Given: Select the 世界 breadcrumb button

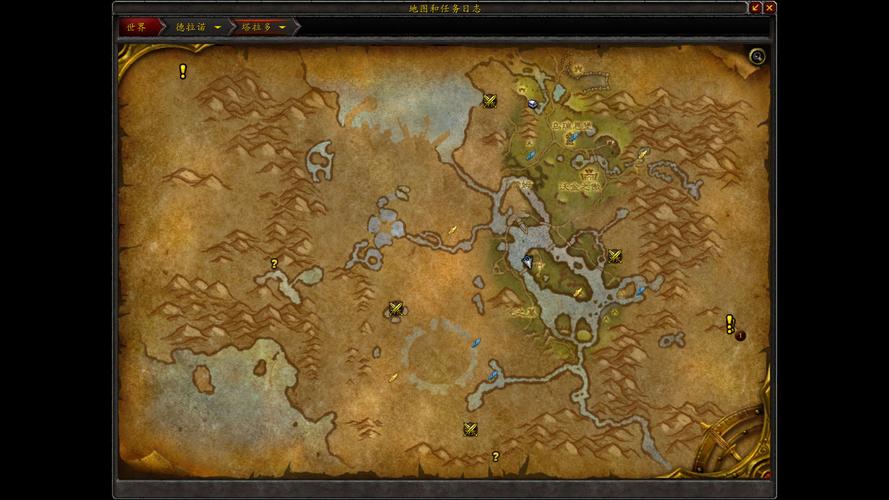Looking at the screenshot, I should pos(137,27).
